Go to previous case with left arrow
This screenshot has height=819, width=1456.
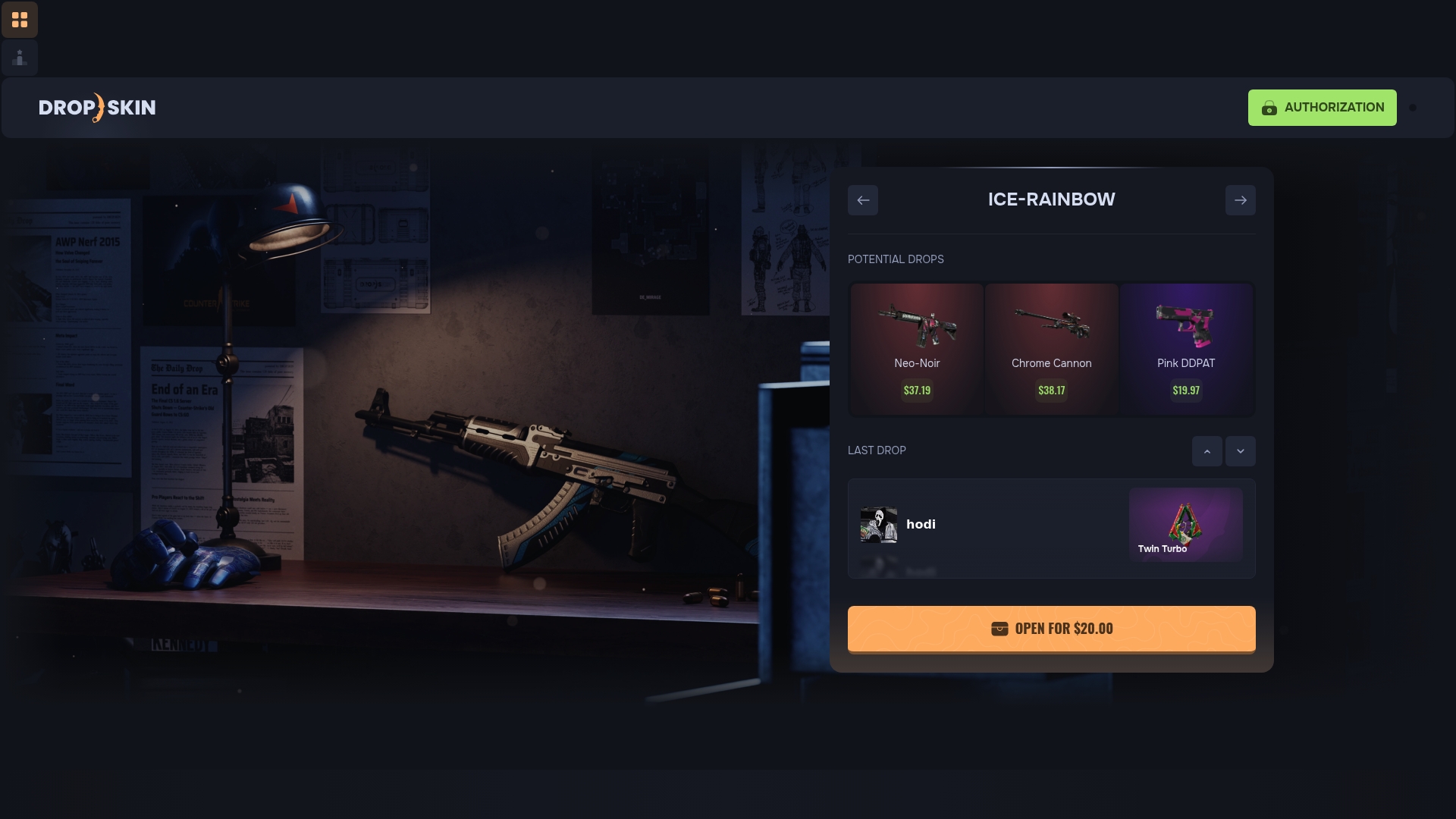click(x=863, y=200)
